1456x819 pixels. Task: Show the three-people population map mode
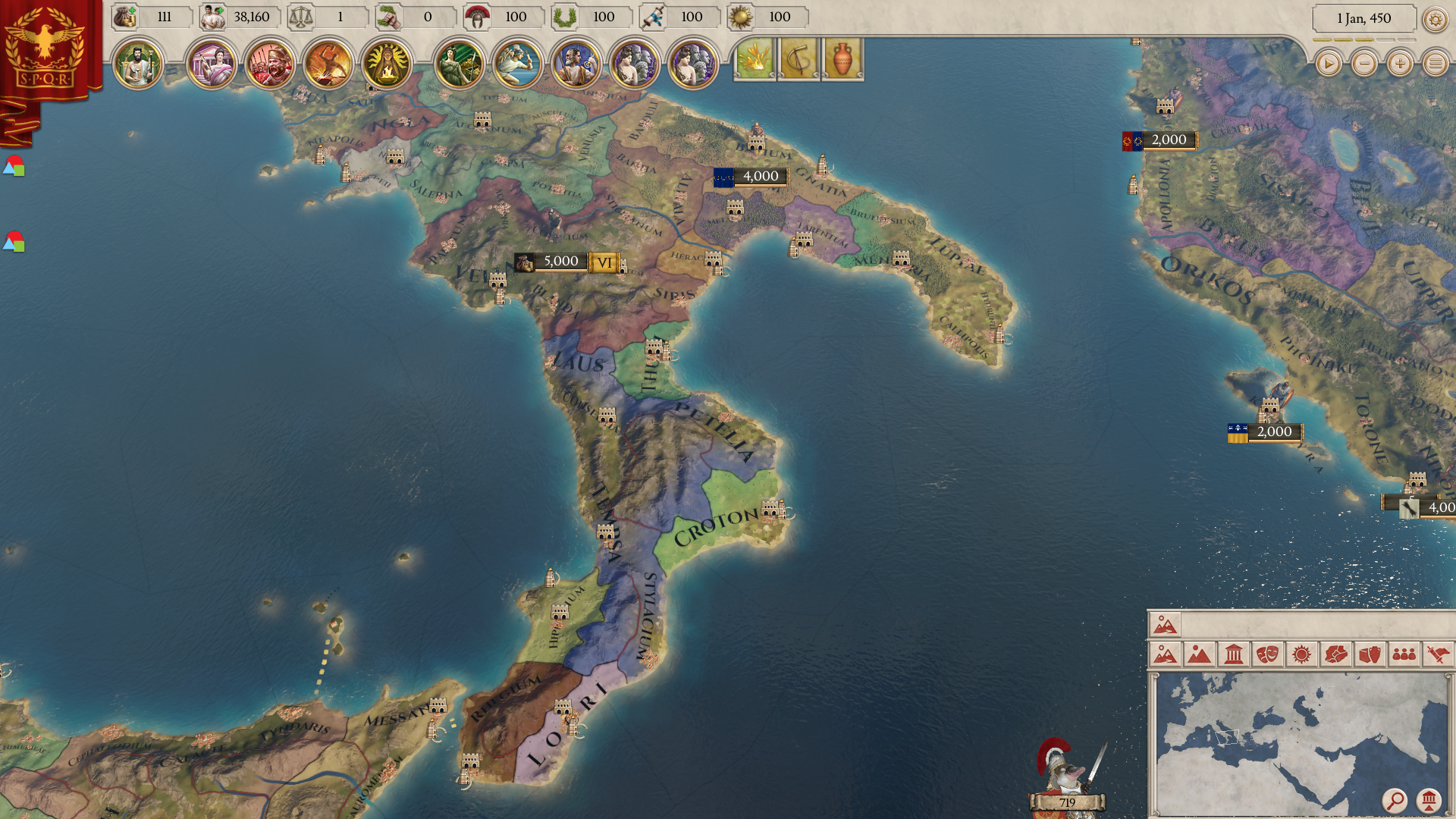(1404, 654)
